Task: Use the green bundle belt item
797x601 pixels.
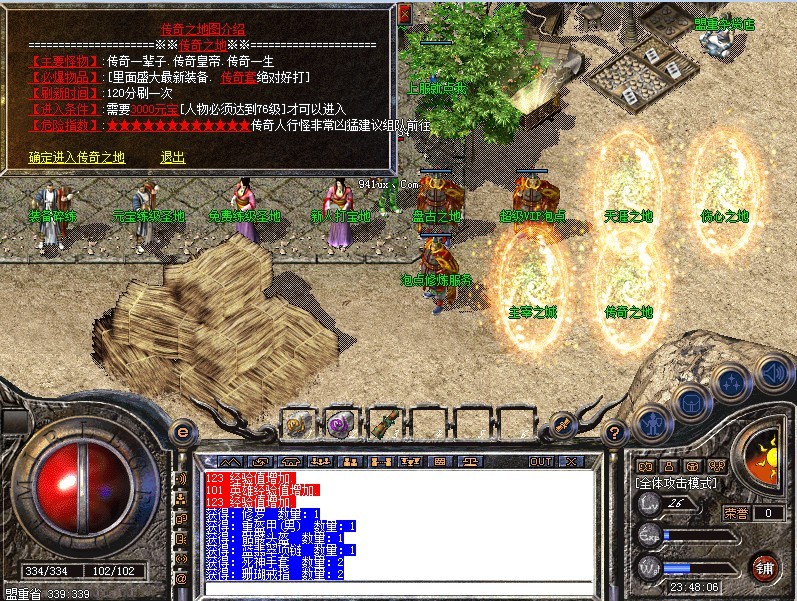Action: pos(384,423)
